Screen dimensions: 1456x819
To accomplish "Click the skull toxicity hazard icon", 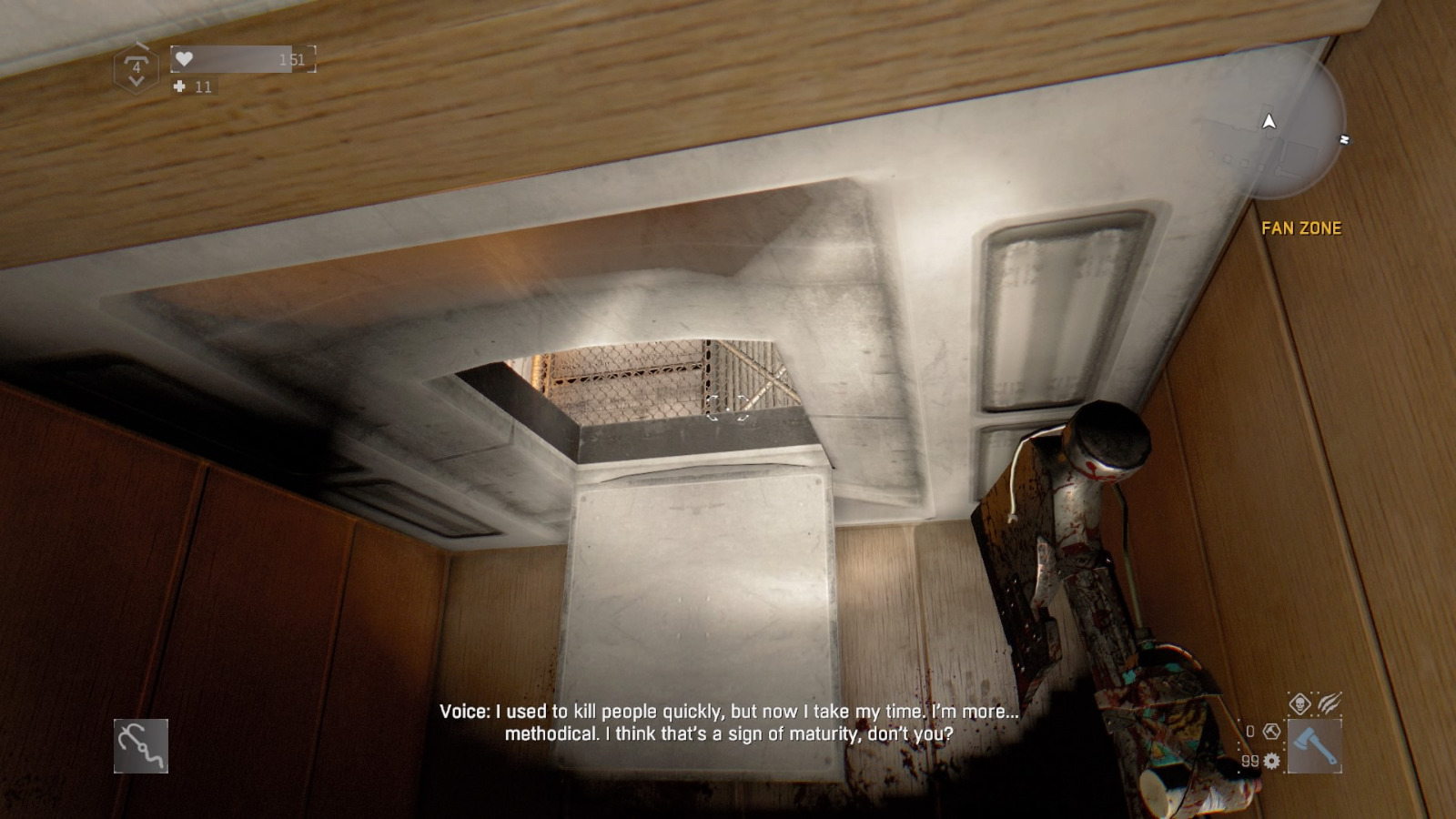I will (1300, 703).
